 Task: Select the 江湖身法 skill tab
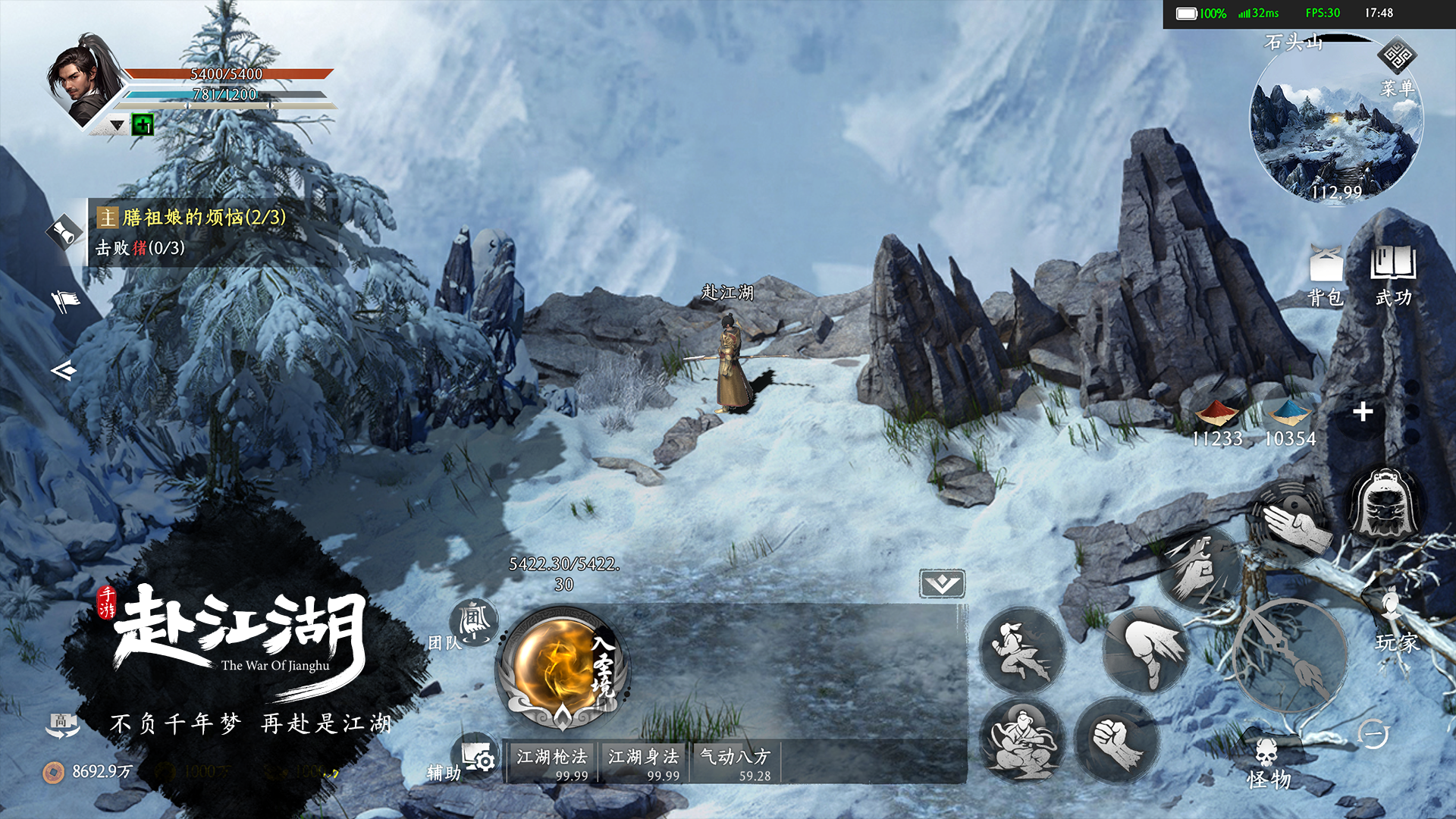pos(643,762)
